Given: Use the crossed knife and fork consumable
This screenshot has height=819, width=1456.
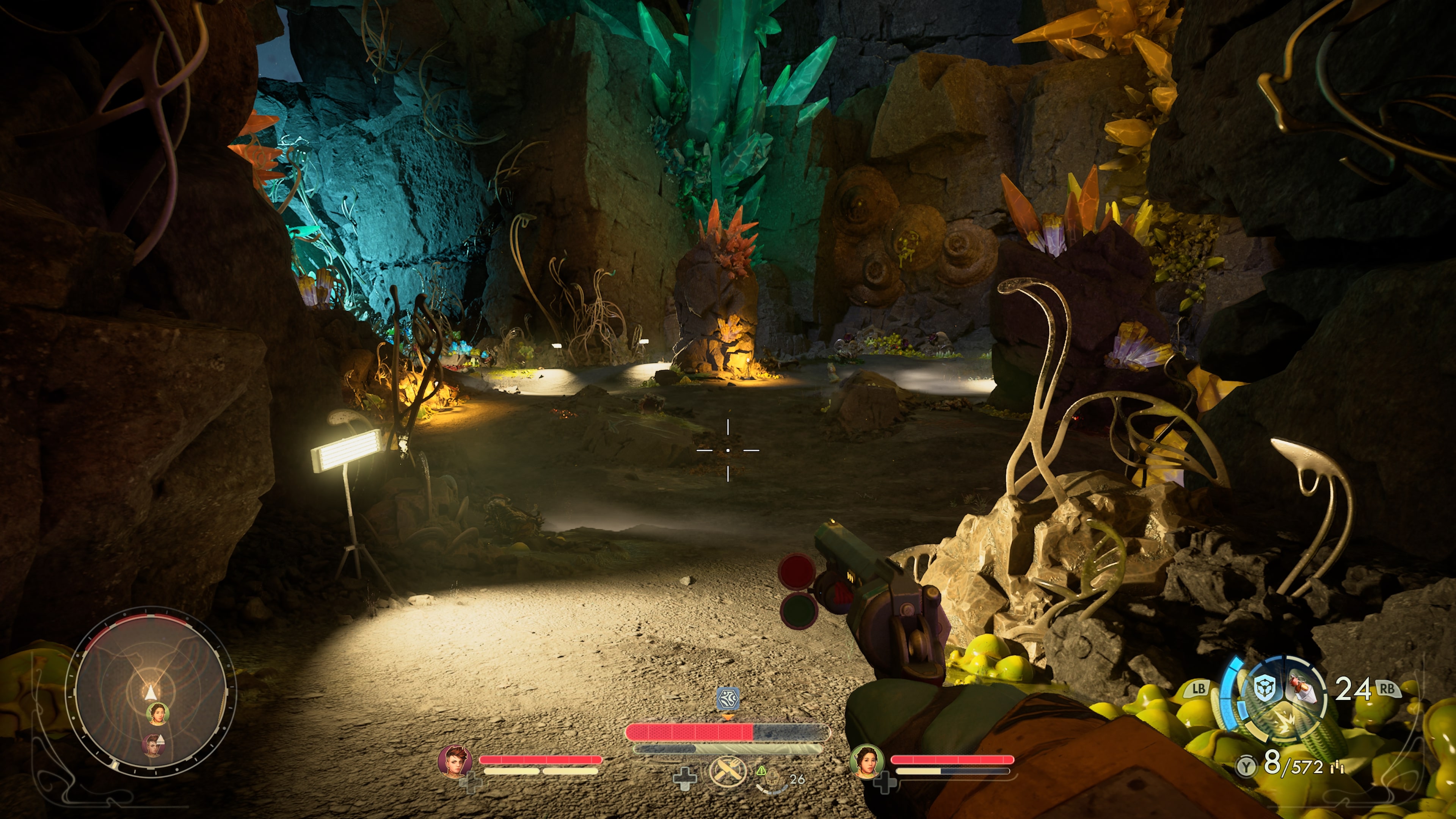Looking at the screenshot, I should point(728,772).
